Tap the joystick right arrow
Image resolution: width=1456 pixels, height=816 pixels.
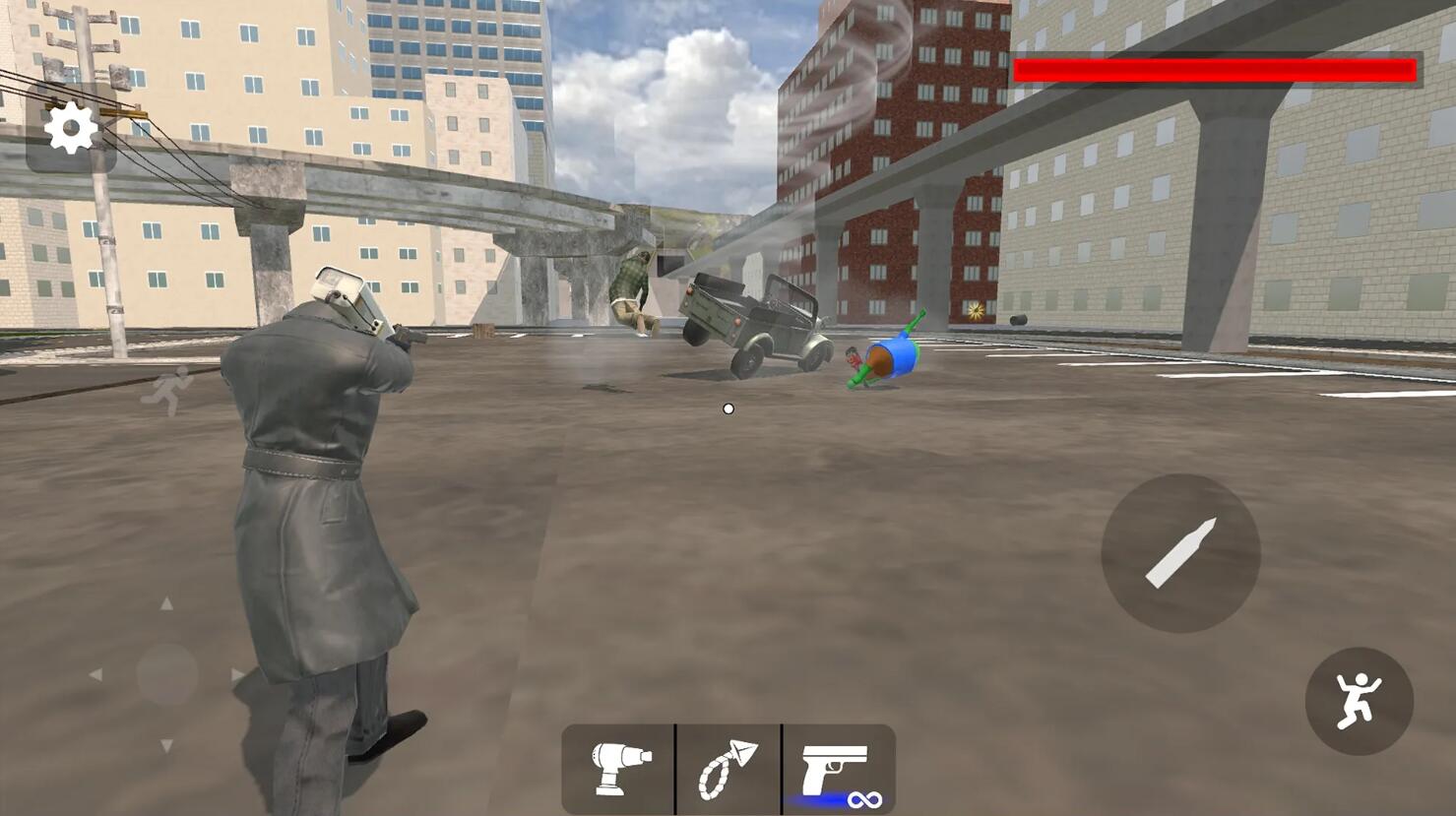(237, 675)
